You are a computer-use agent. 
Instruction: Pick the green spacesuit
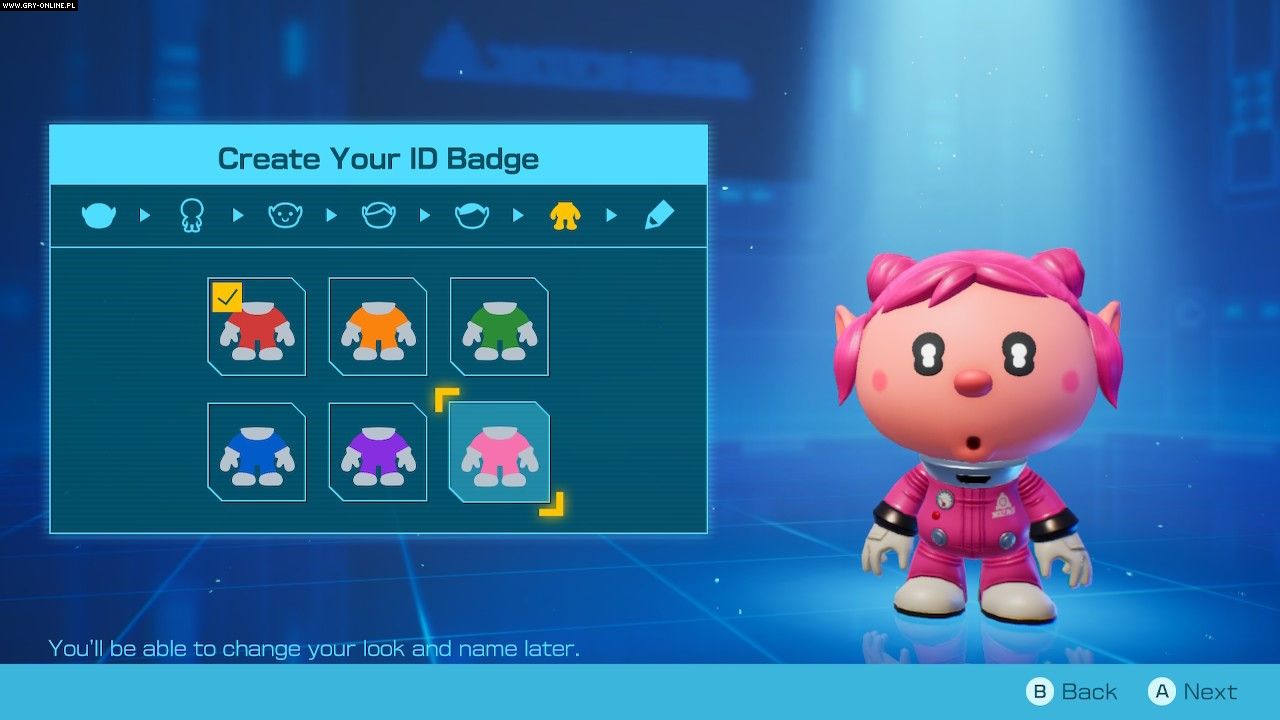pyautogui.click(x=499, y=327)
